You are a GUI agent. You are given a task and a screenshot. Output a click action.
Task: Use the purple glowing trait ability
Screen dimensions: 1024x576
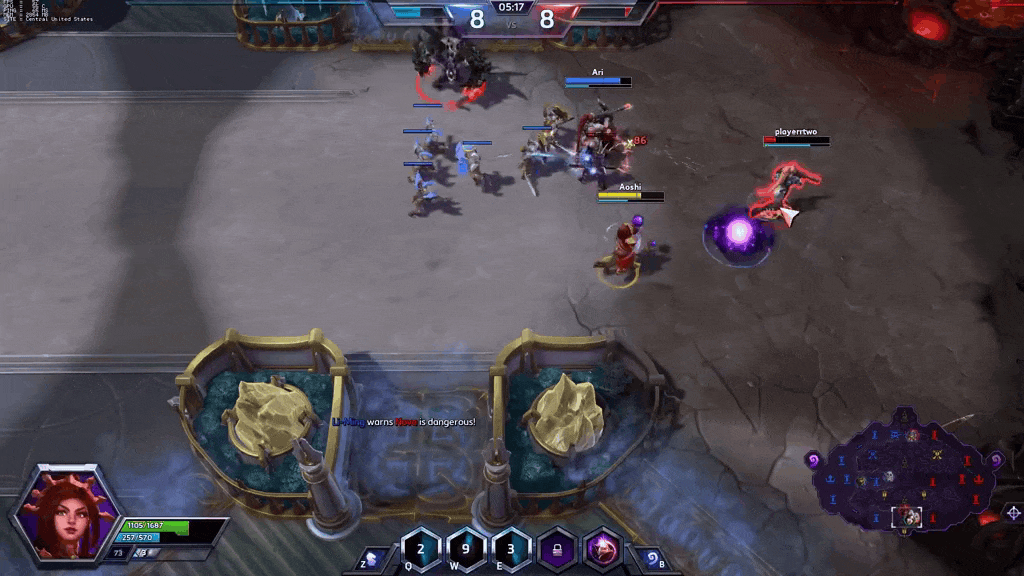coord(603,549)
